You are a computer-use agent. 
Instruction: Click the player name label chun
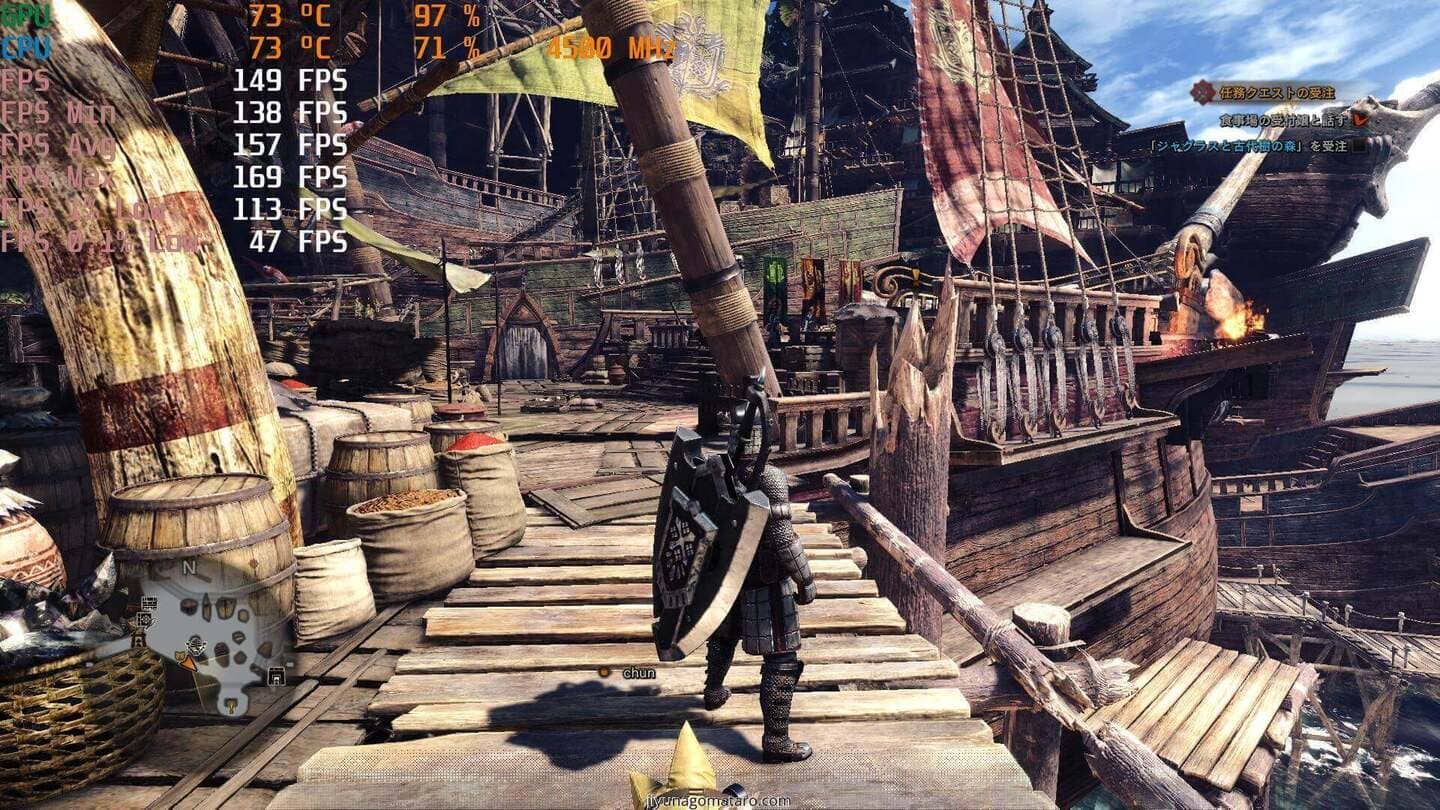coord(640,673)
